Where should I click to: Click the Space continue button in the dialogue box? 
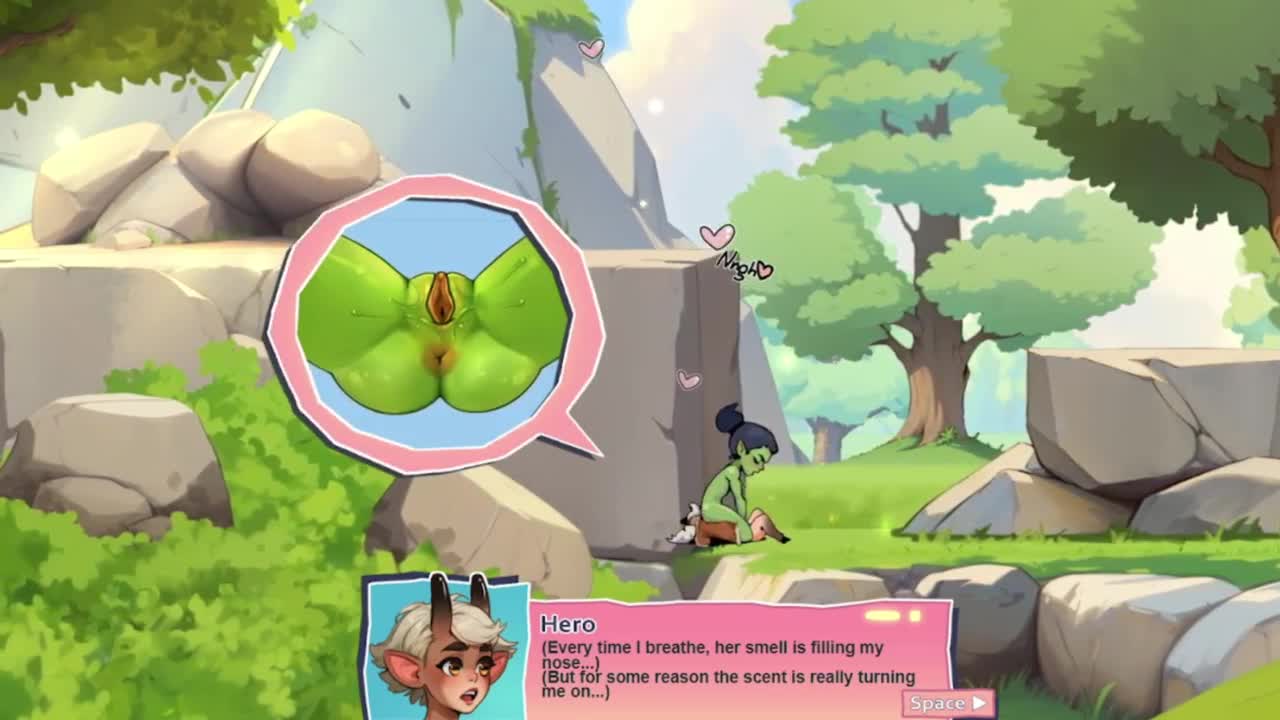pos(948,703)
